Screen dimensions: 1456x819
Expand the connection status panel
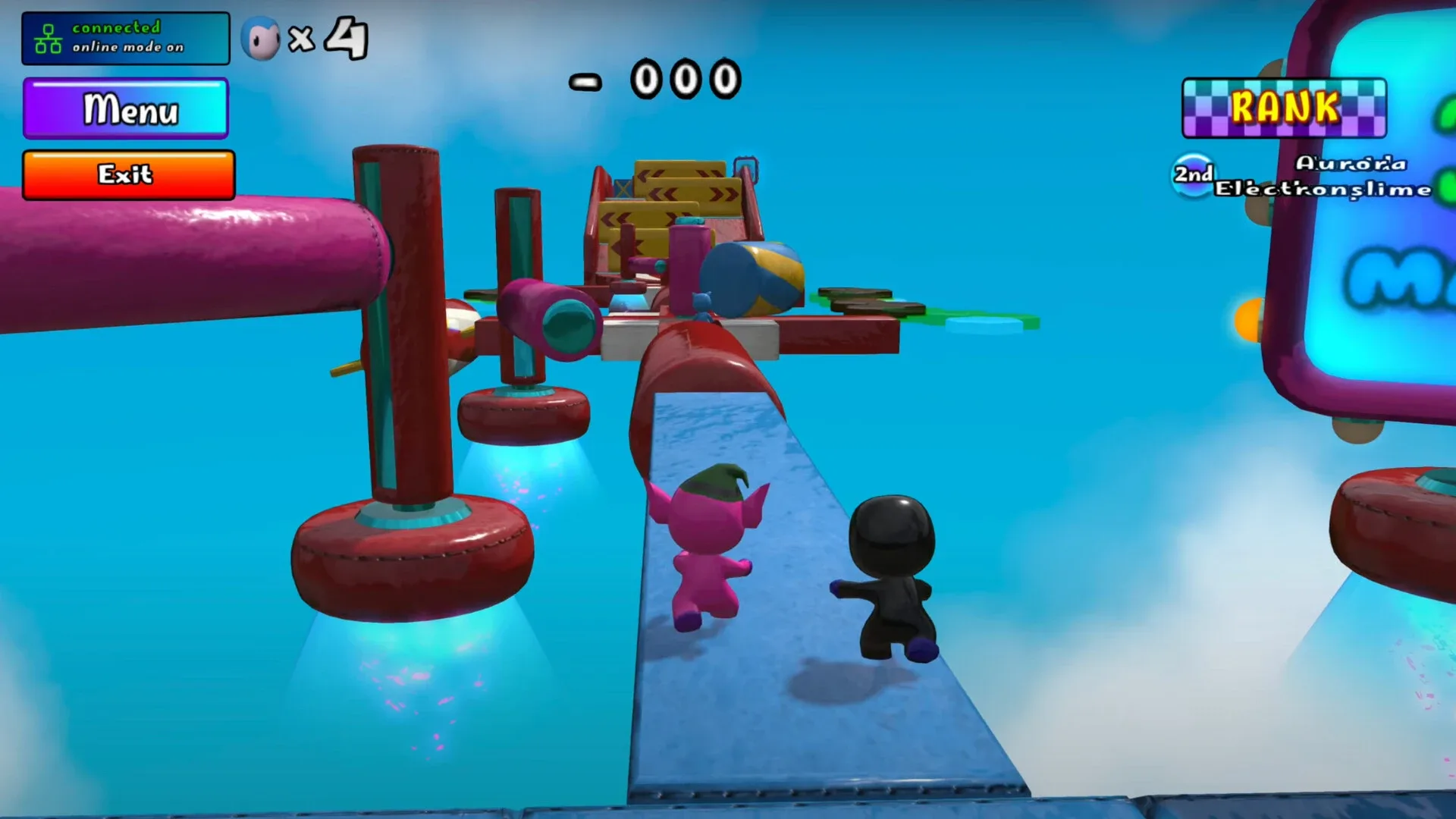[125, 38]
